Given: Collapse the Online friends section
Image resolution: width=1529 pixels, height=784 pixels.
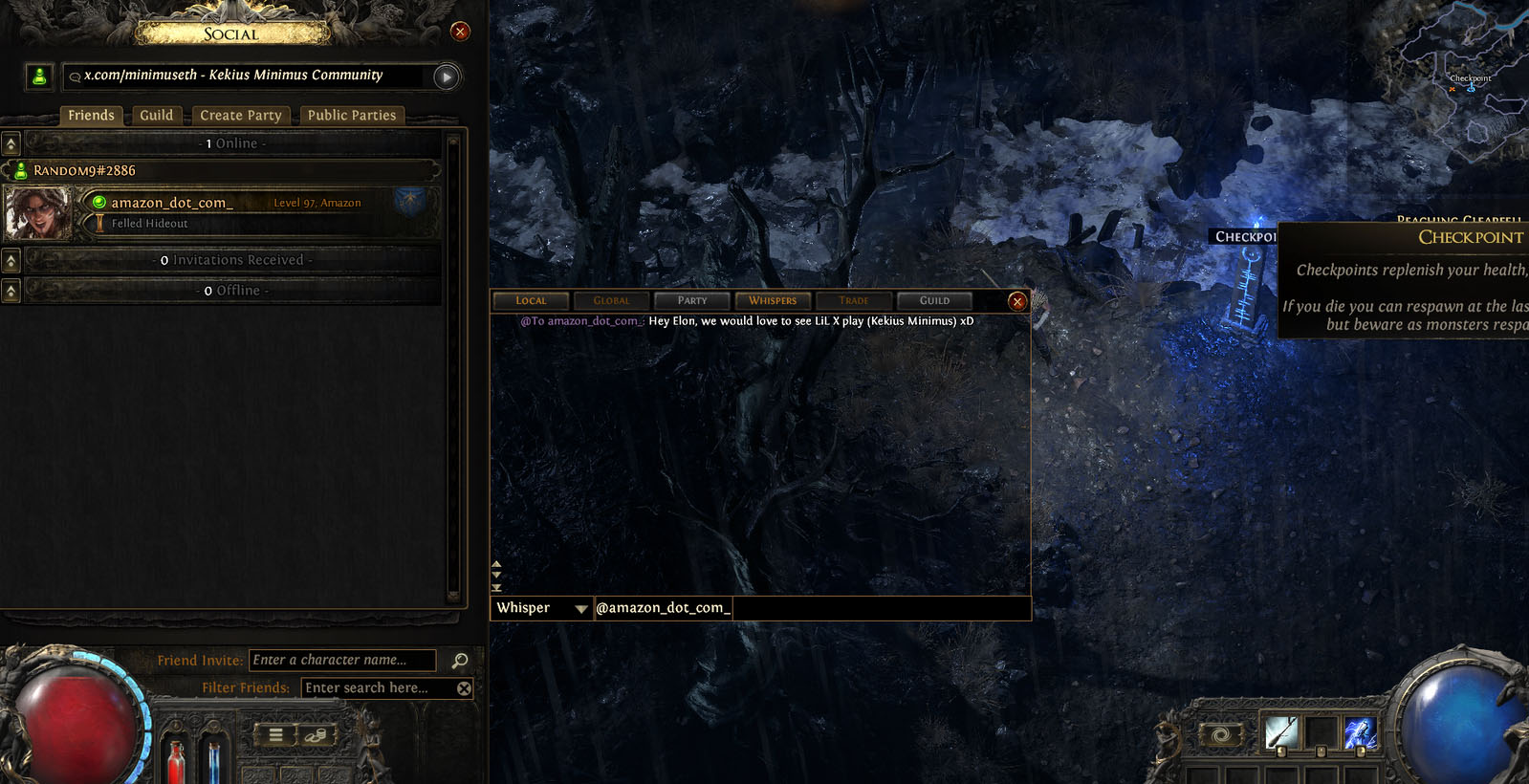Looking at the screenshot, I should [11, 144].
